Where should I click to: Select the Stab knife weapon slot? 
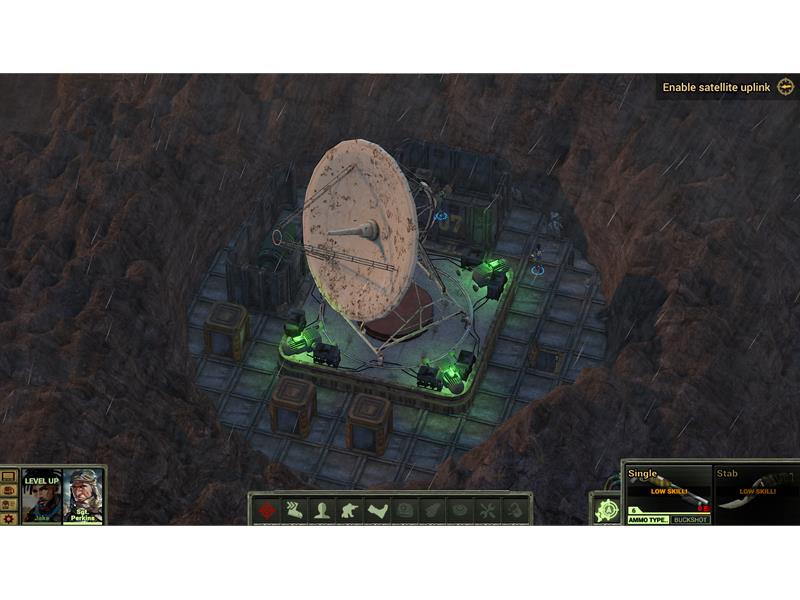point(757,490)
